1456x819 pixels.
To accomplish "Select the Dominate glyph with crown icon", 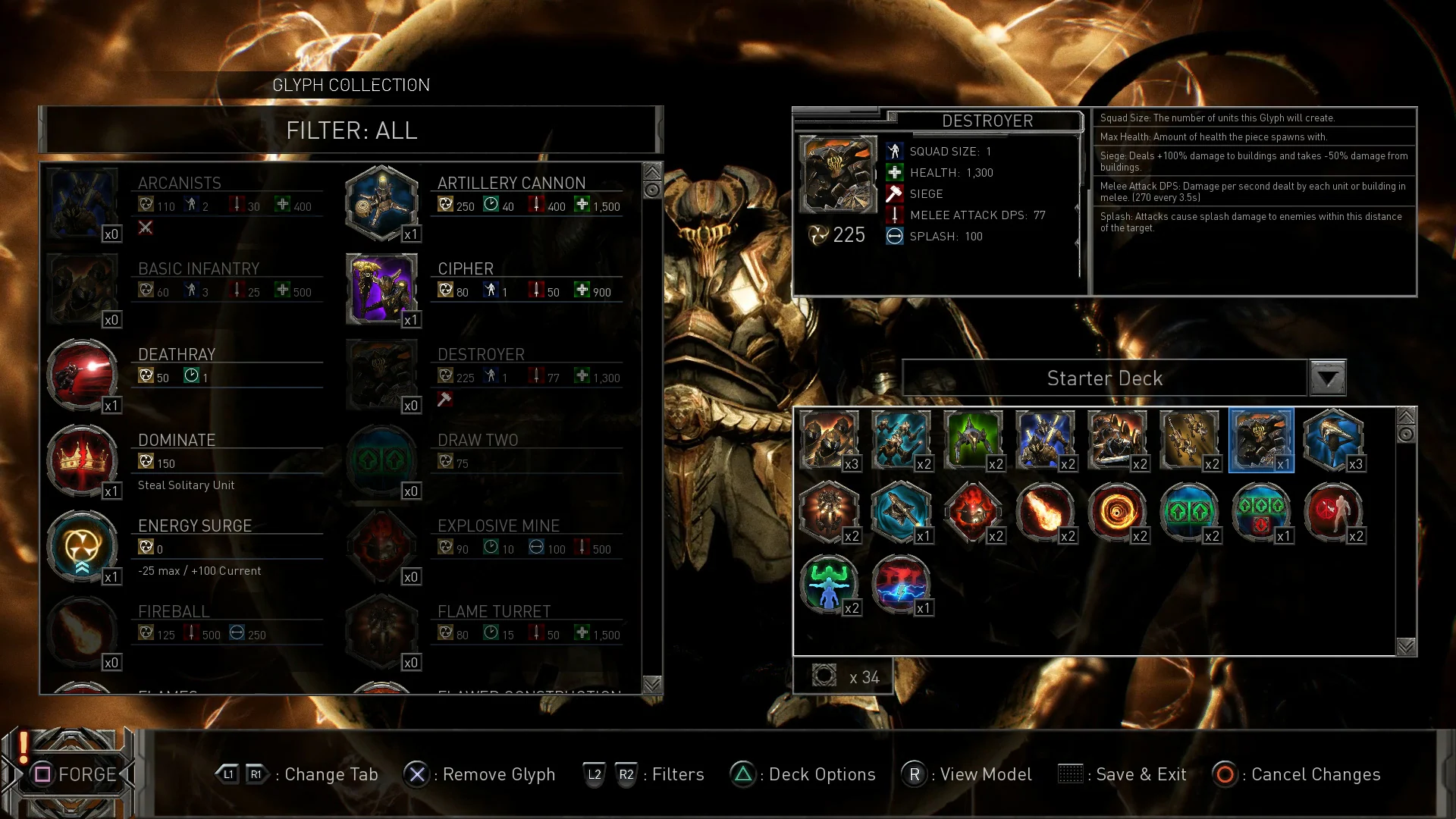I will [83, 459].
